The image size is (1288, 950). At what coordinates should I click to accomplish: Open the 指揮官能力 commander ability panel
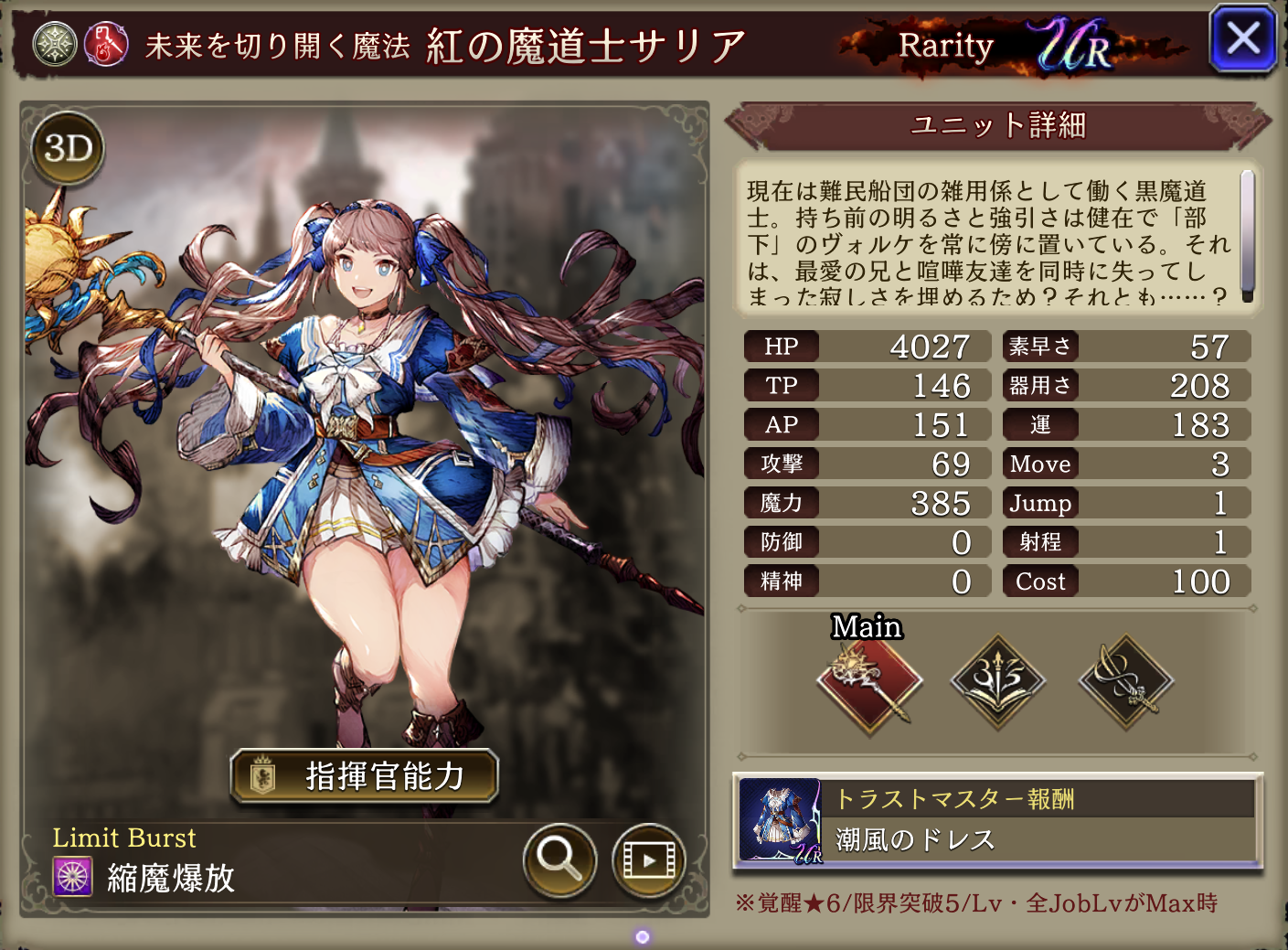tap(364, 776)
